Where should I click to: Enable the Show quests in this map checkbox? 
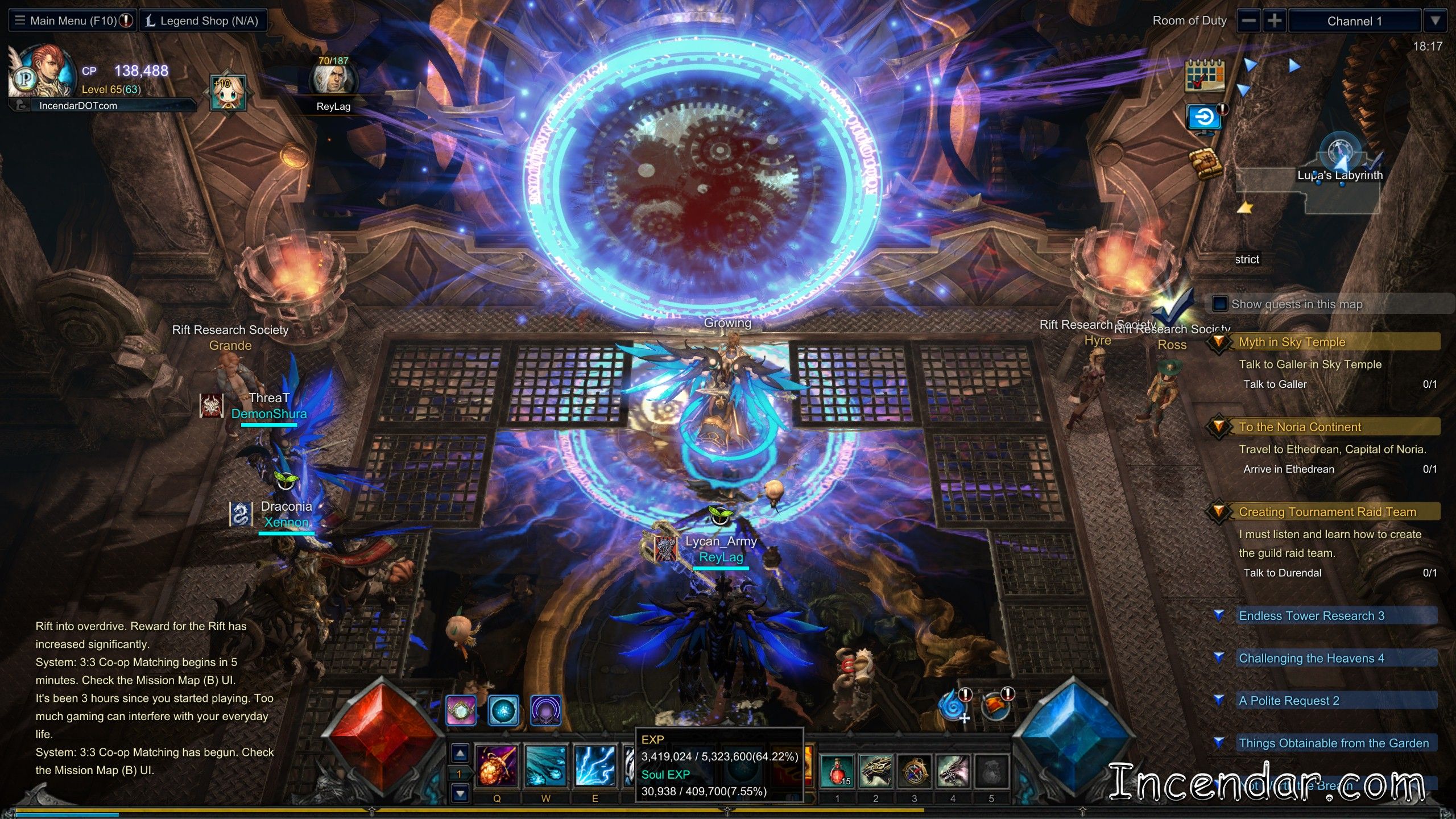coord(1219,304)
